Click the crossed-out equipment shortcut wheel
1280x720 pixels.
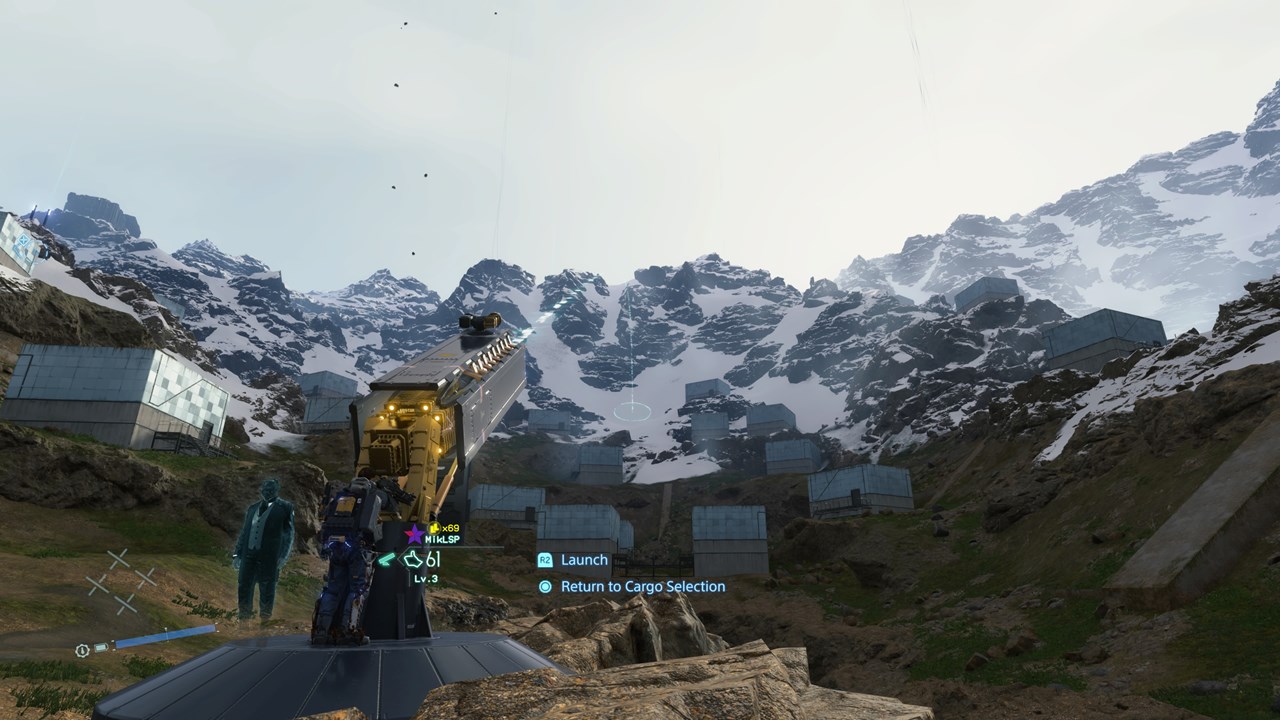tap(121, 581)
